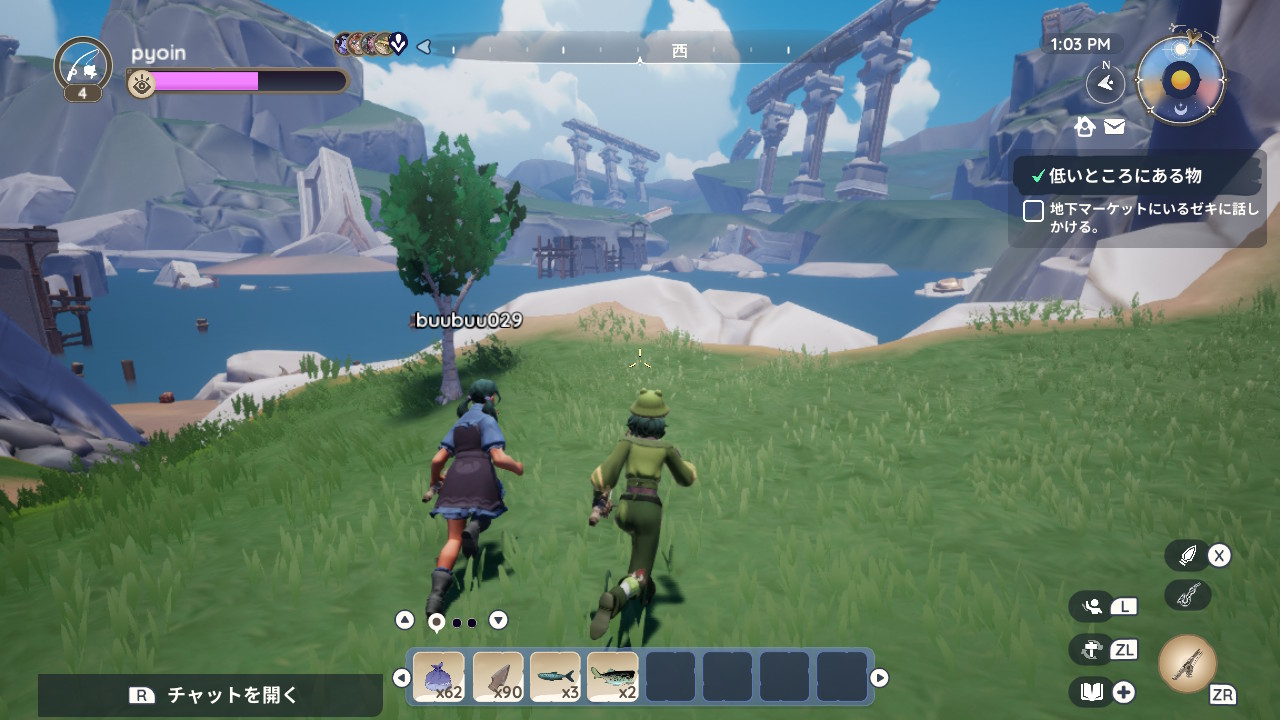The height and width of the screenshot is (720, 1280).
Task: Click the compass north indicator
Action: [x=1105, y=84]
